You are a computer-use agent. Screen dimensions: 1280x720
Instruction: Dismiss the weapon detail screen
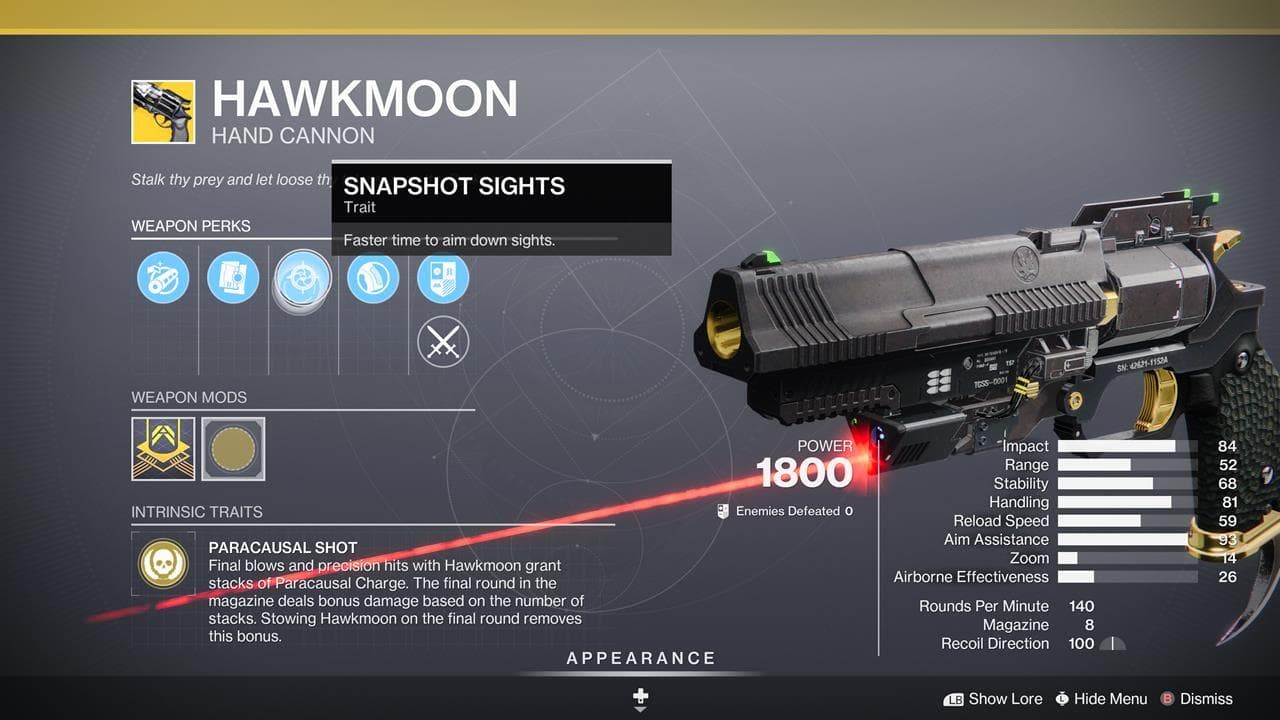[1196, 699]
